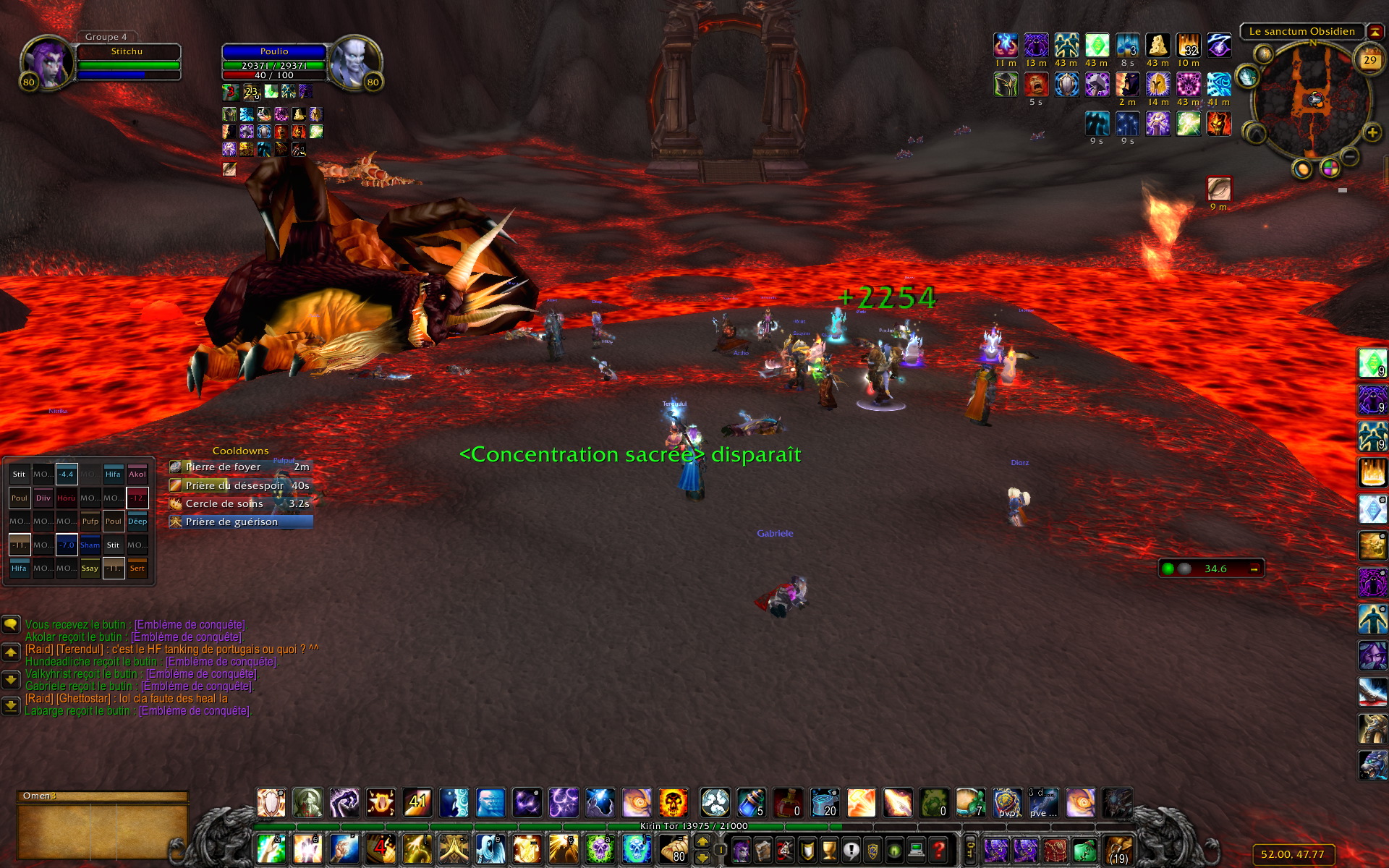Open the chat menu speech bubble button
Image resolution: width=1389 pixels, height=868 pixels.
[11, 624]
